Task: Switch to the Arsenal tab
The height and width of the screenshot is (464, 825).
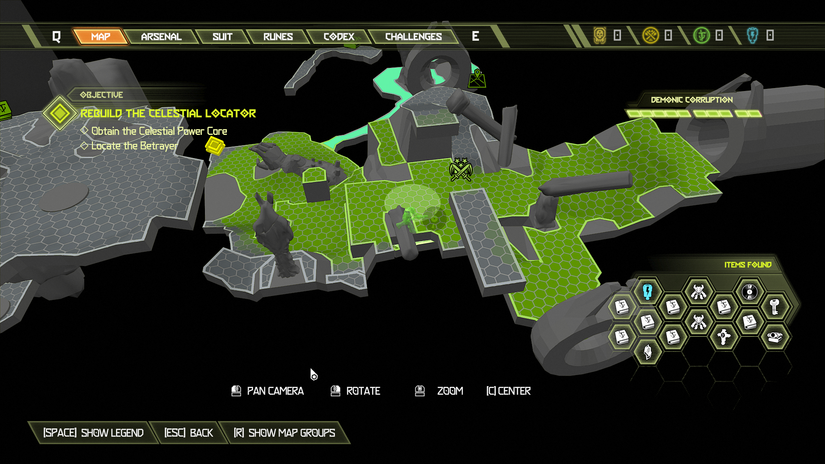Action: tap(160, 37)
